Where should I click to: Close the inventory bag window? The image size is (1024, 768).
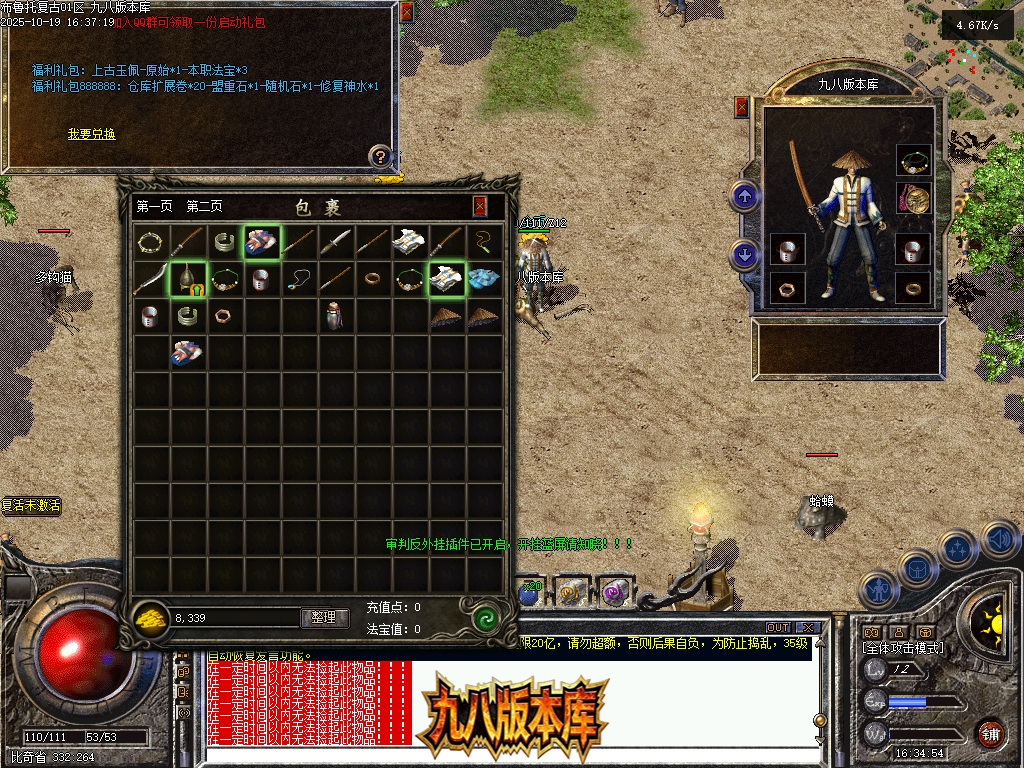[481, 206]
